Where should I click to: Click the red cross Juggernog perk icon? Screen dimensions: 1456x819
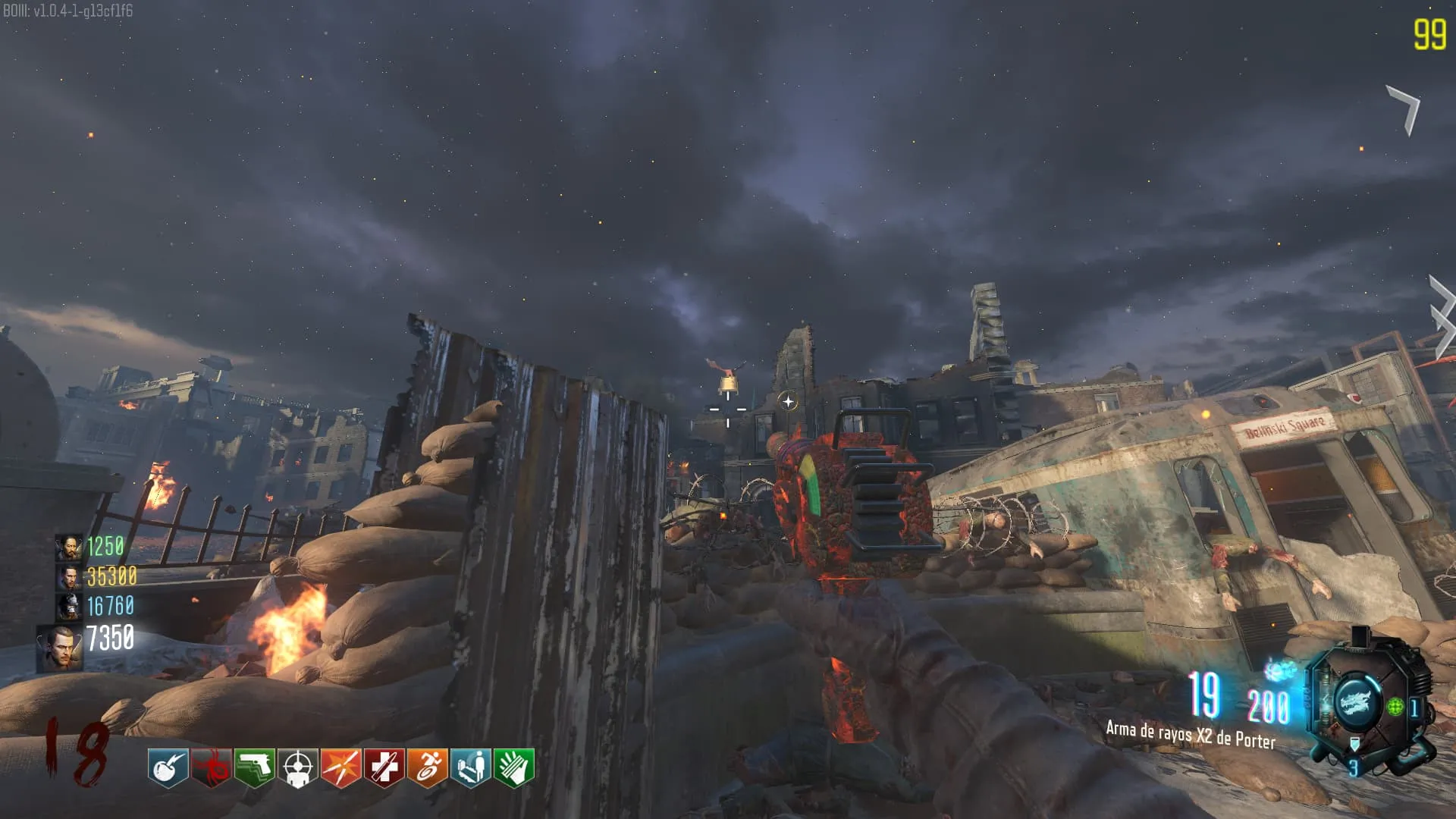click(x=384, y=767)
